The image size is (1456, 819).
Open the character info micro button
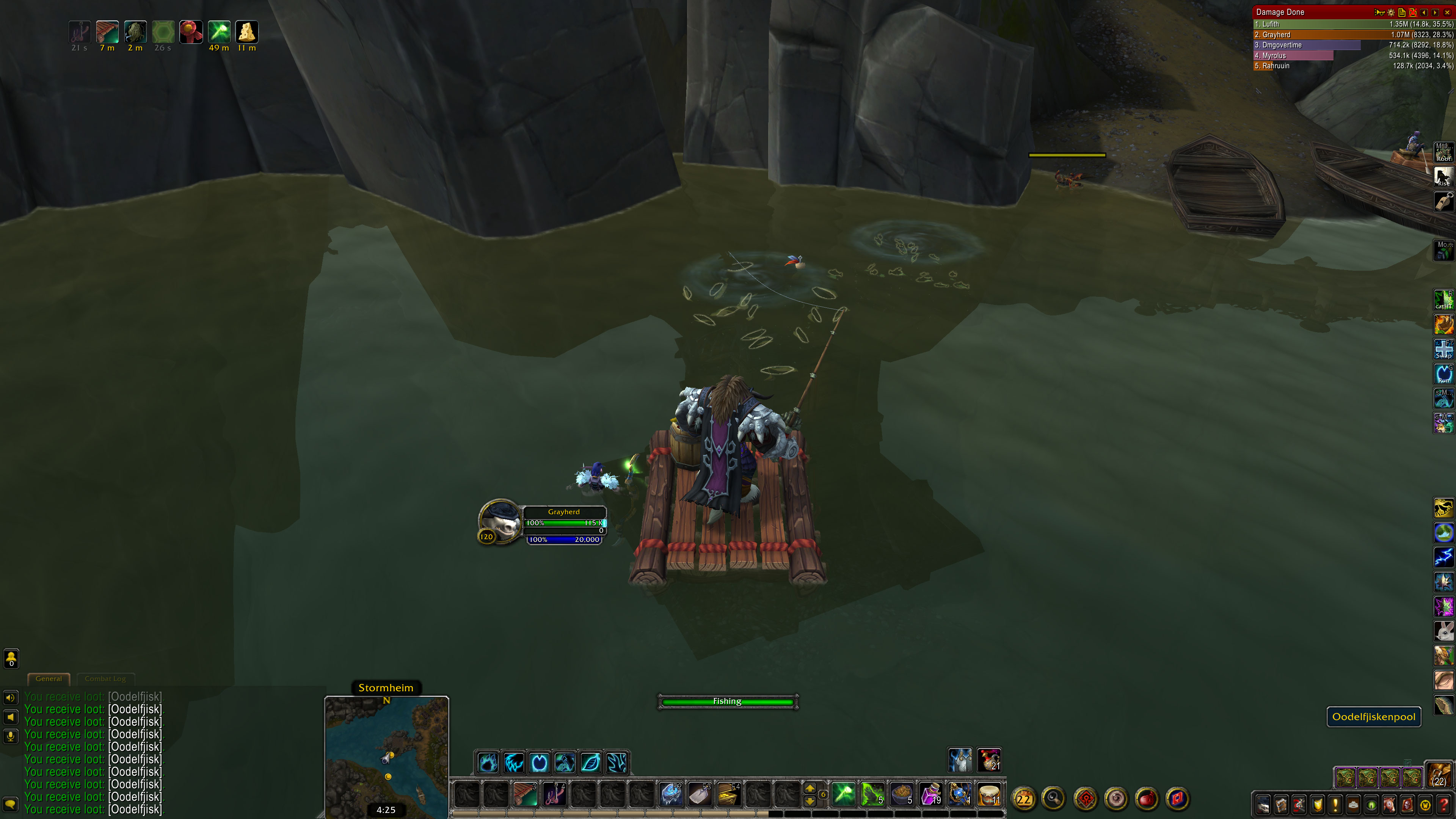(x=1263, y=804)
